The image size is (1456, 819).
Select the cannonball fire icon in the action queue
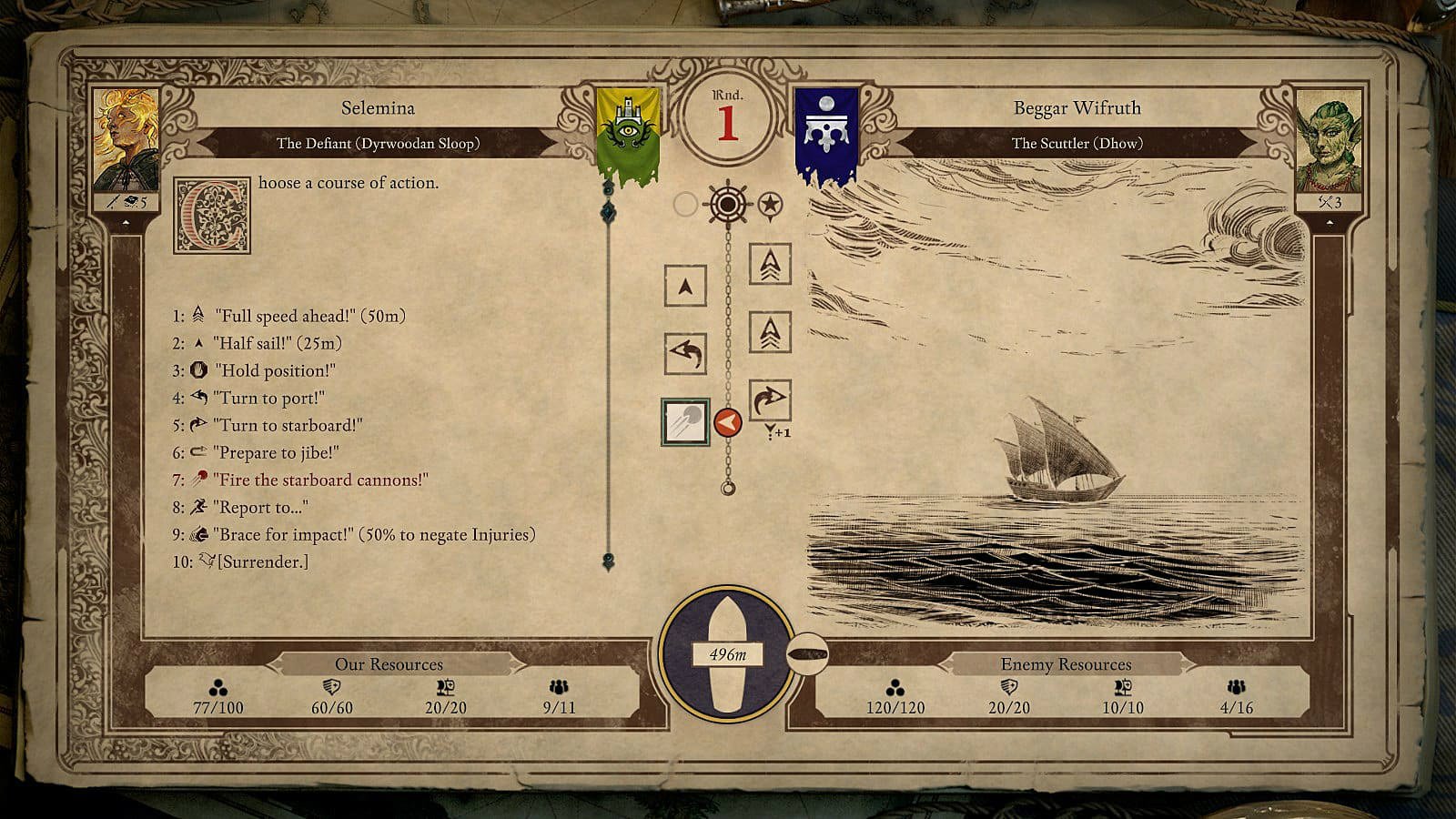coord(685,423)
